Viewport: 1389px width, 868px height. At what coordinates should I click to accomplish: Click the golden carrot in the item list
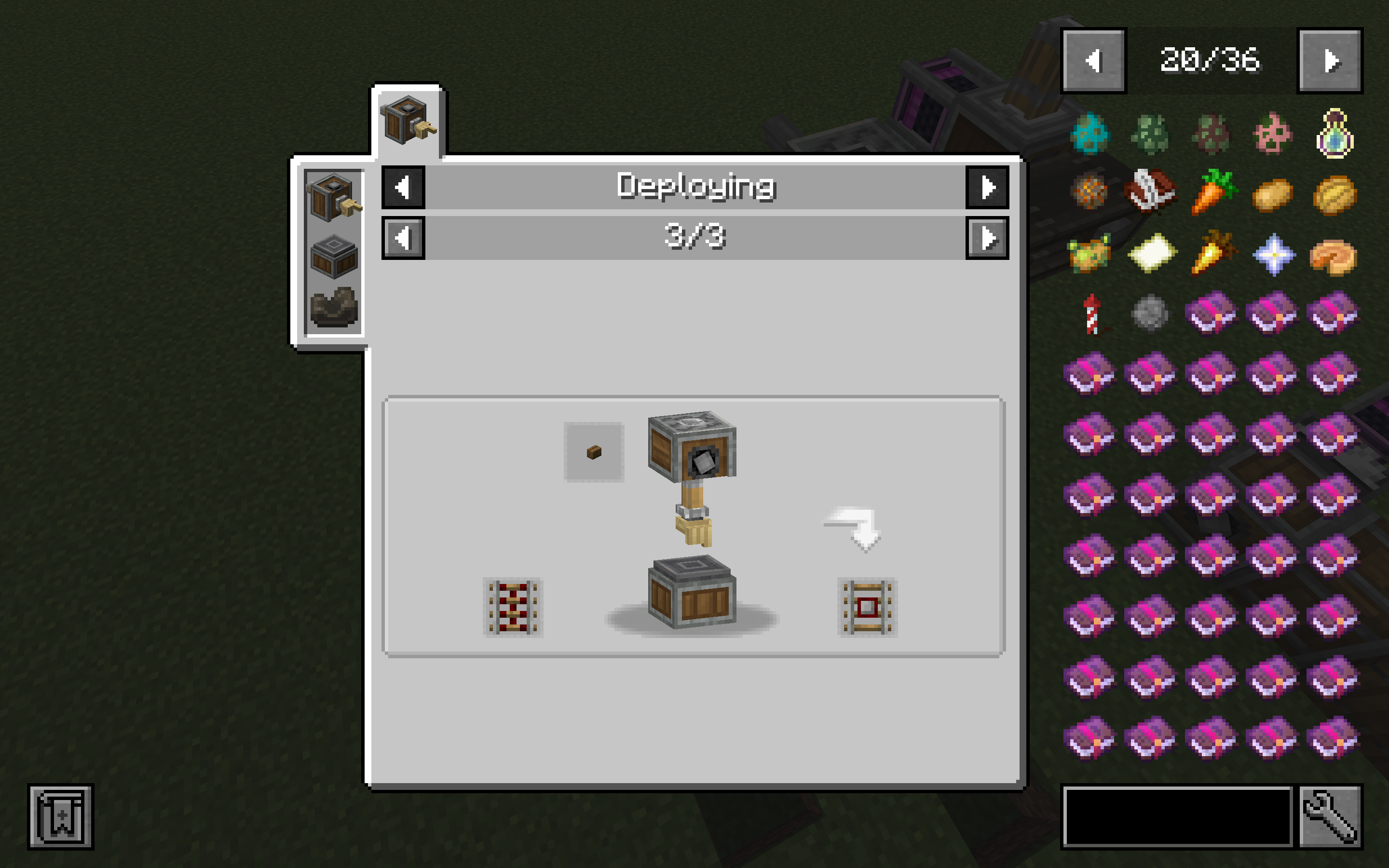(x=1213, y=254)
